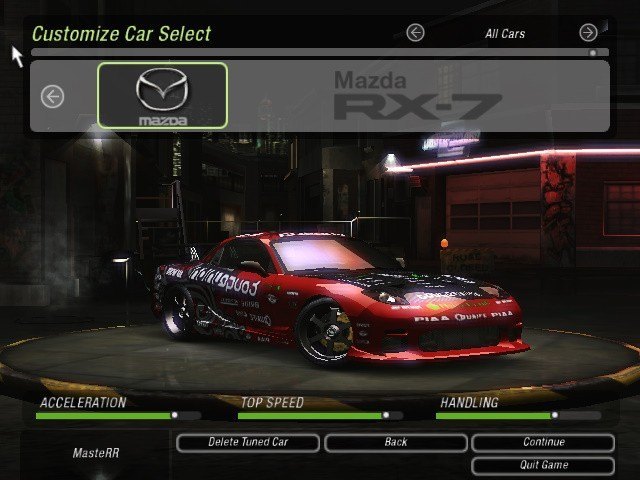Quit the game
The height and width of the screenshot is (480, 640).
(543, 465)
